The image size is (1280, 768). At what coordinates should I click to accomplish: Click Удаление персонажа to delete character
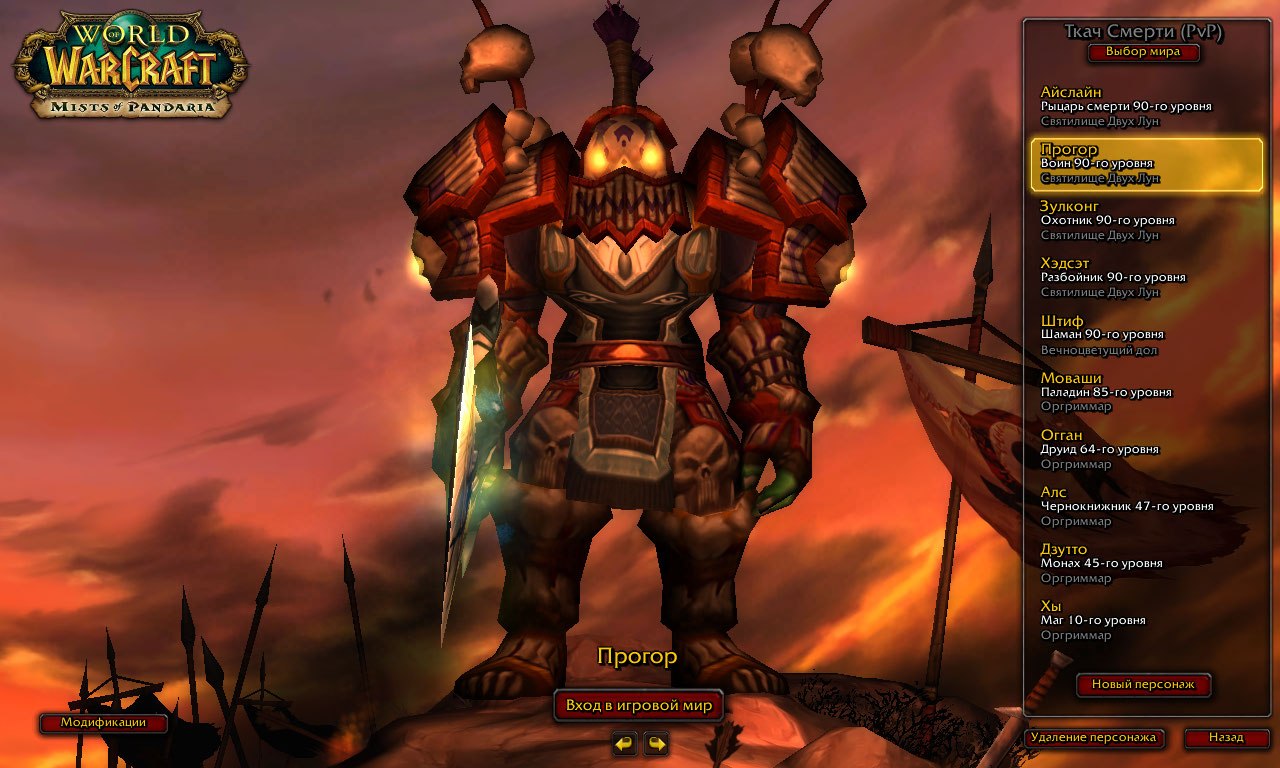[x=1094, y=739]
